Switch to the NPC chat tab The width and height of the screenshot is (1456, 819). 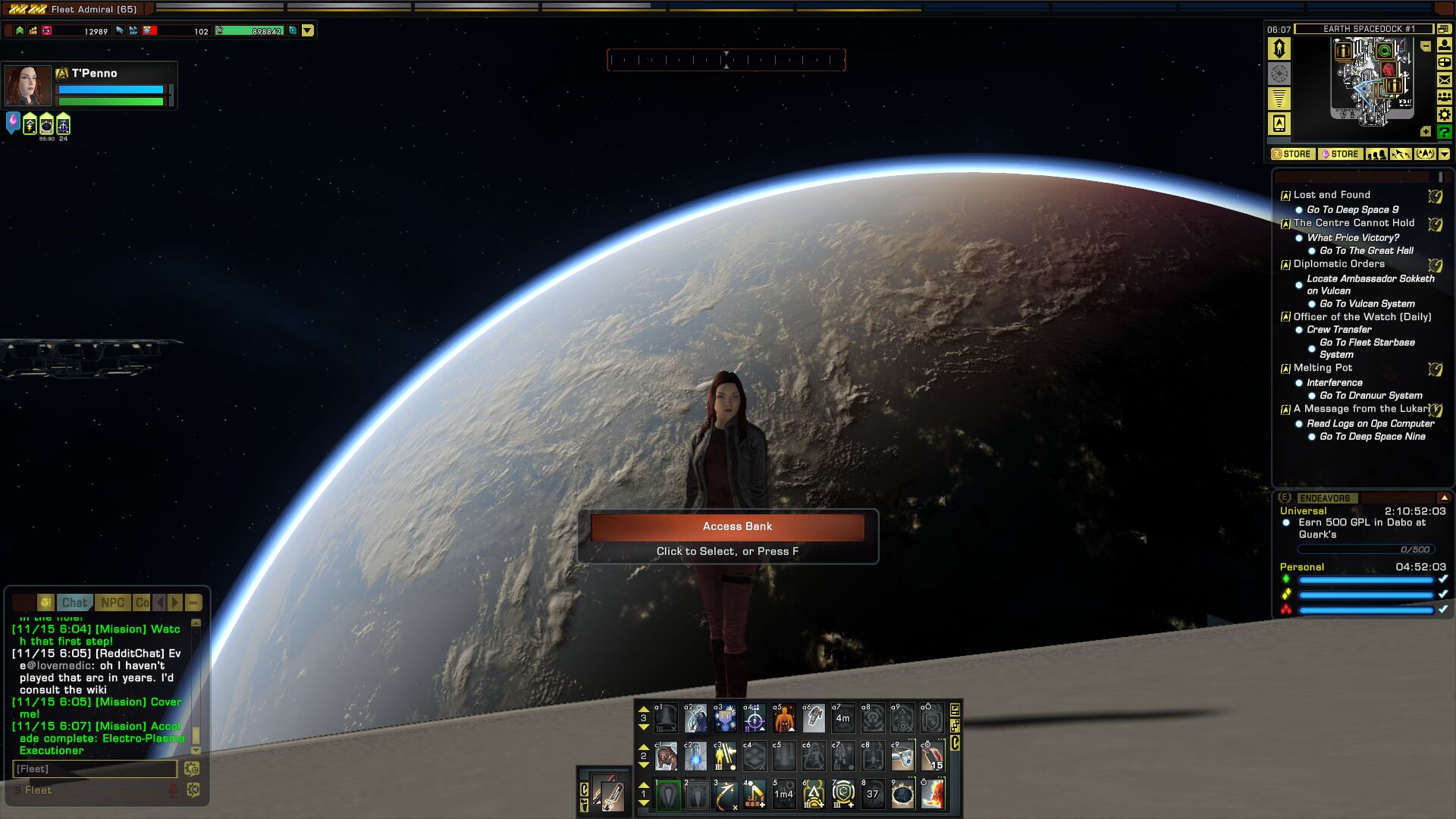point(112,603)
